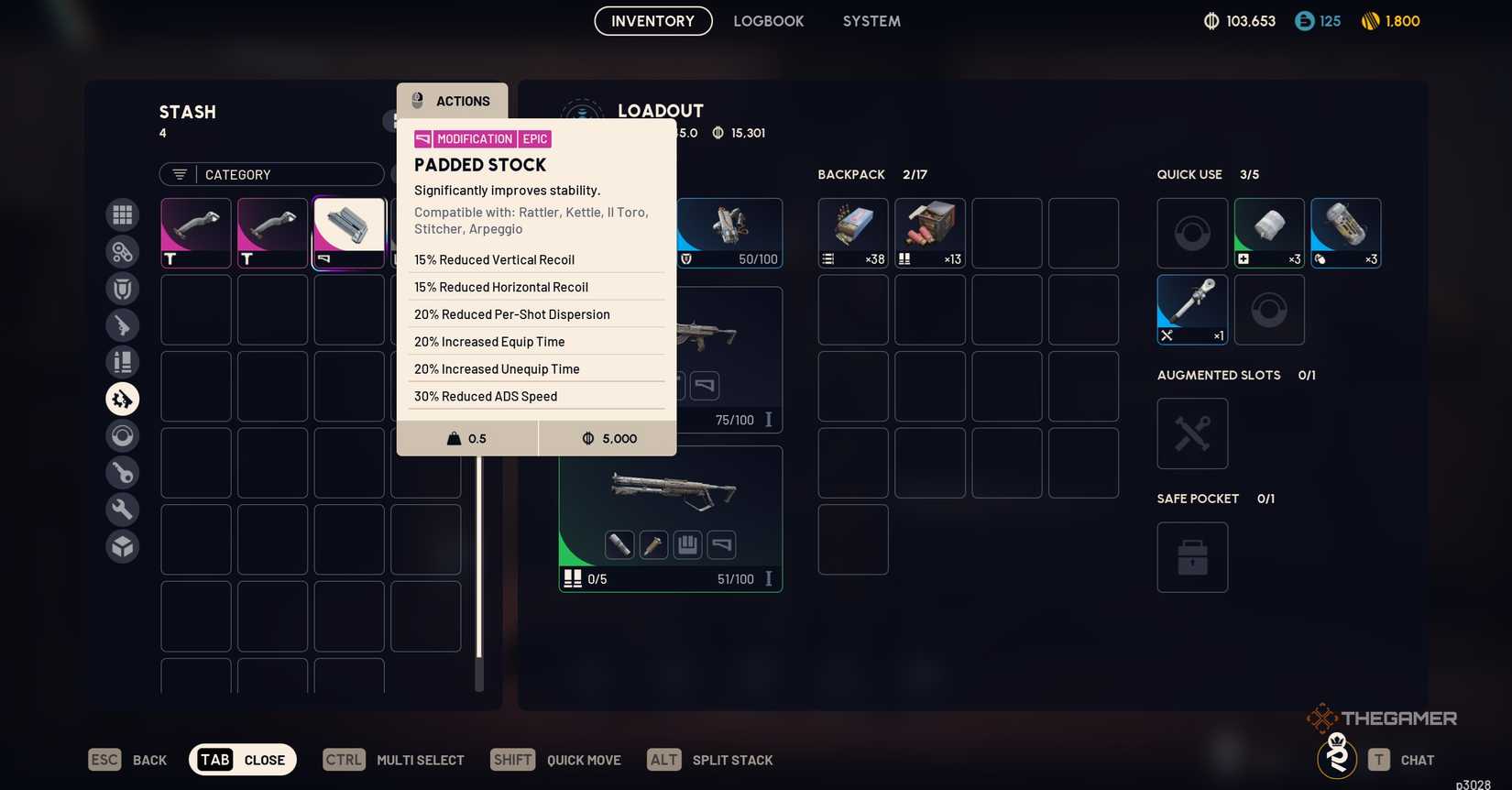The height and width of the screenshot is (790, 1512).
Task: Expand the Actions menu above the tooltip
Action: point(451,101)
